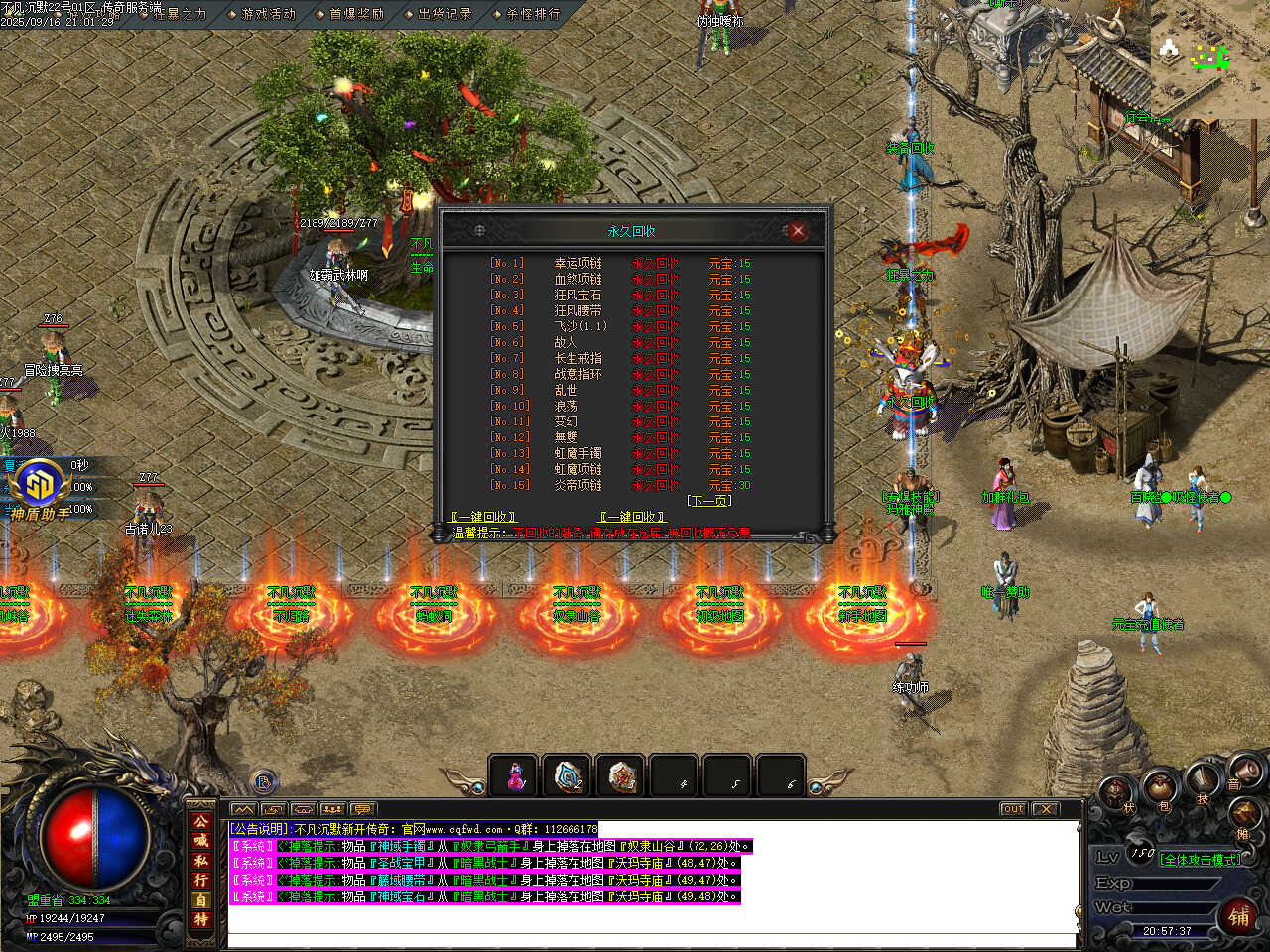This screenshot has width=1270, height=952.
Task: Recycle 炎帝项链 permanently in row No.15
Action: pos(655,485)
